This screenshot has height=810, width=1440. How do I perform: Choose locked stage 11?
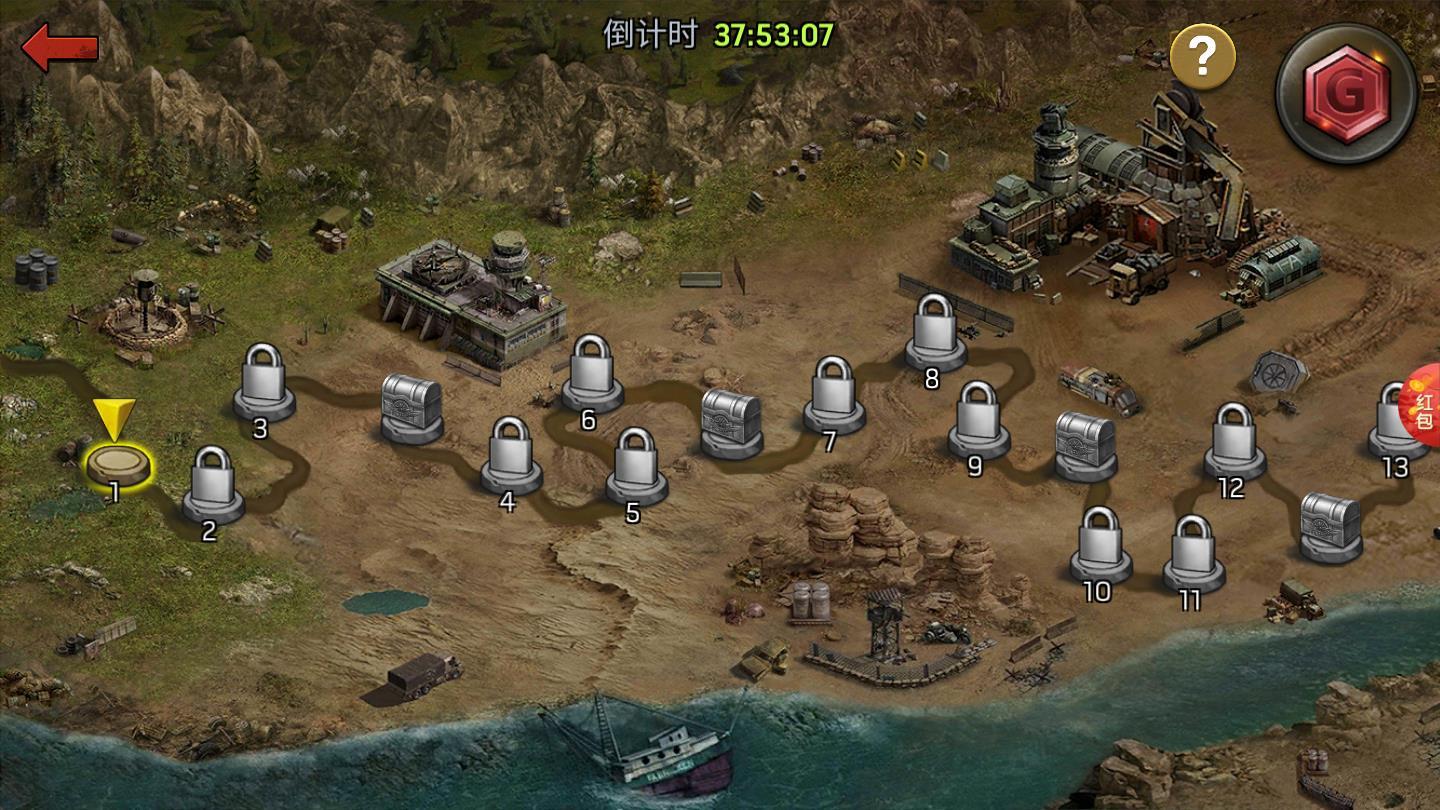click(1194, 552)
